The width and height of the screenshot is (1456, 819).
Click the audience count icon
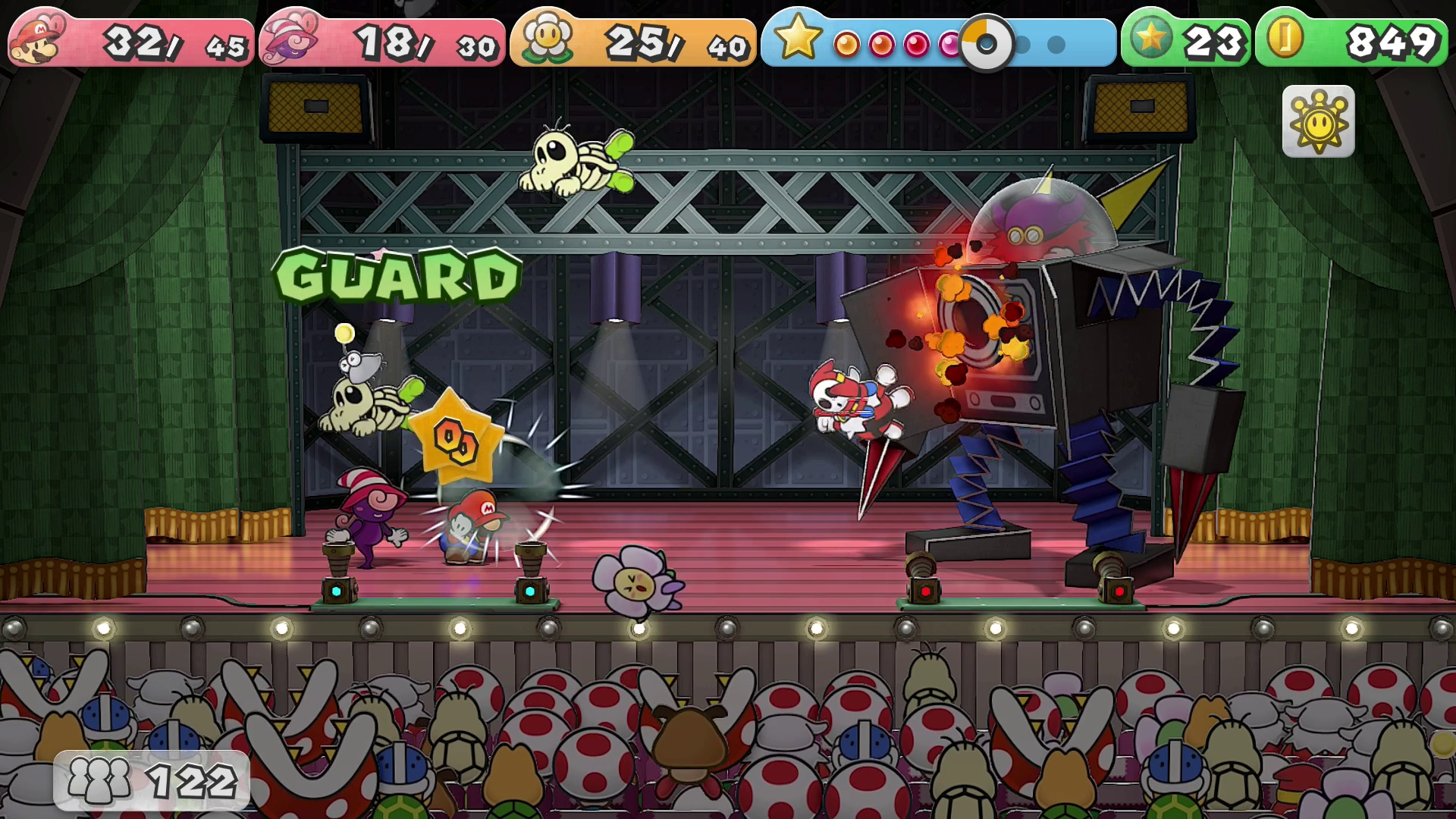point(99,780)
